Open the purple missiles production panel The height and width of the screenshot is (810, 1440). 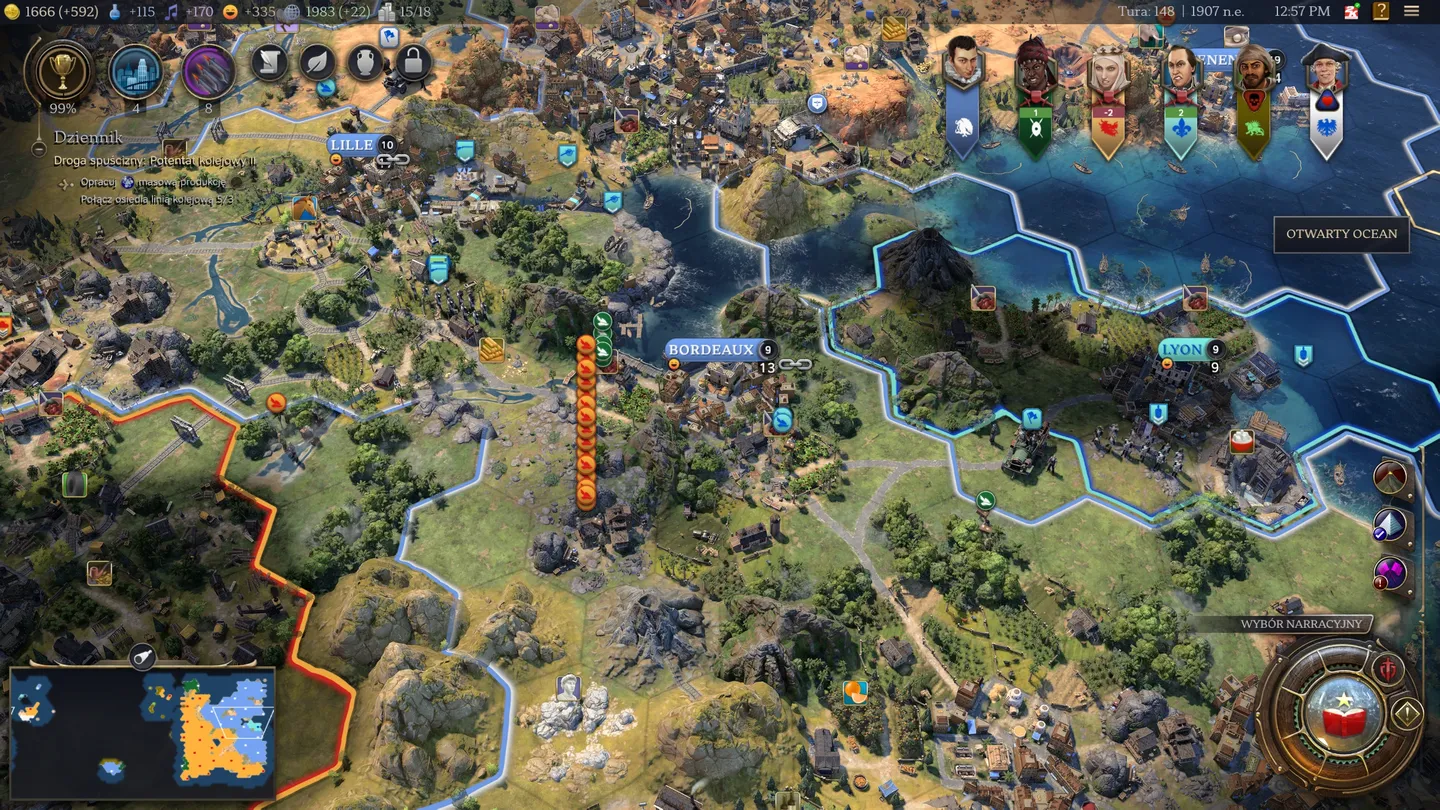[x=209, y=71]
